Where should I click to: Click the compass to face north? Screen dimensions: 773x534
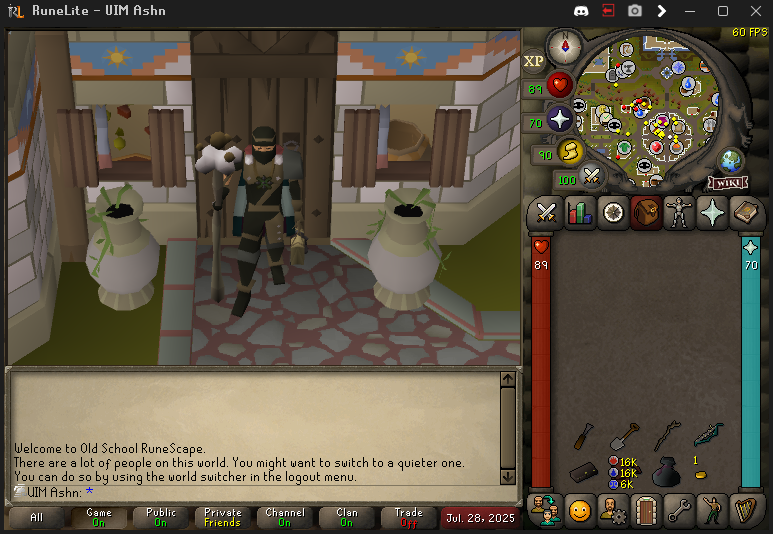[x=565, y=45]
